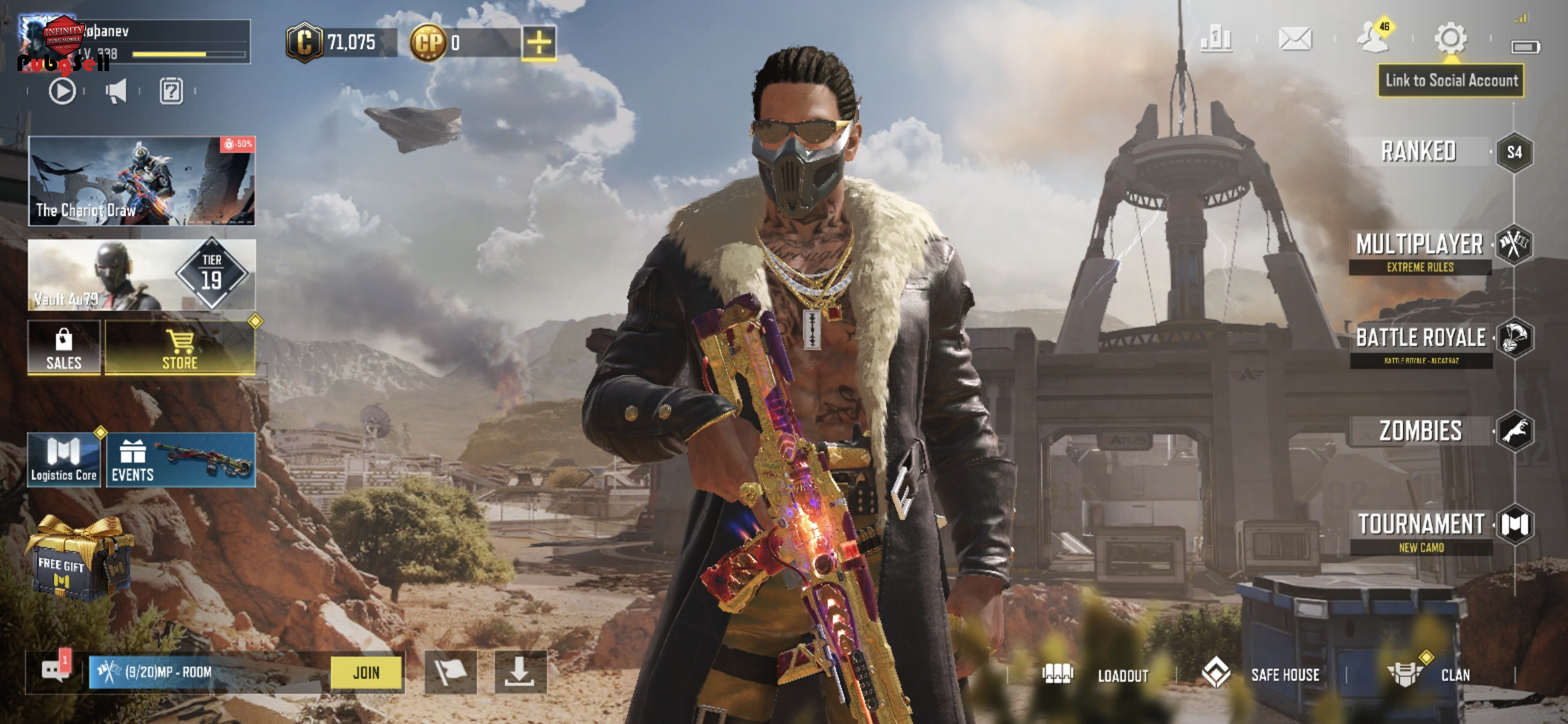Screen dimensions: 1568x724
Task: Add CP with the yellow plus button
Action: pos(539,43)
